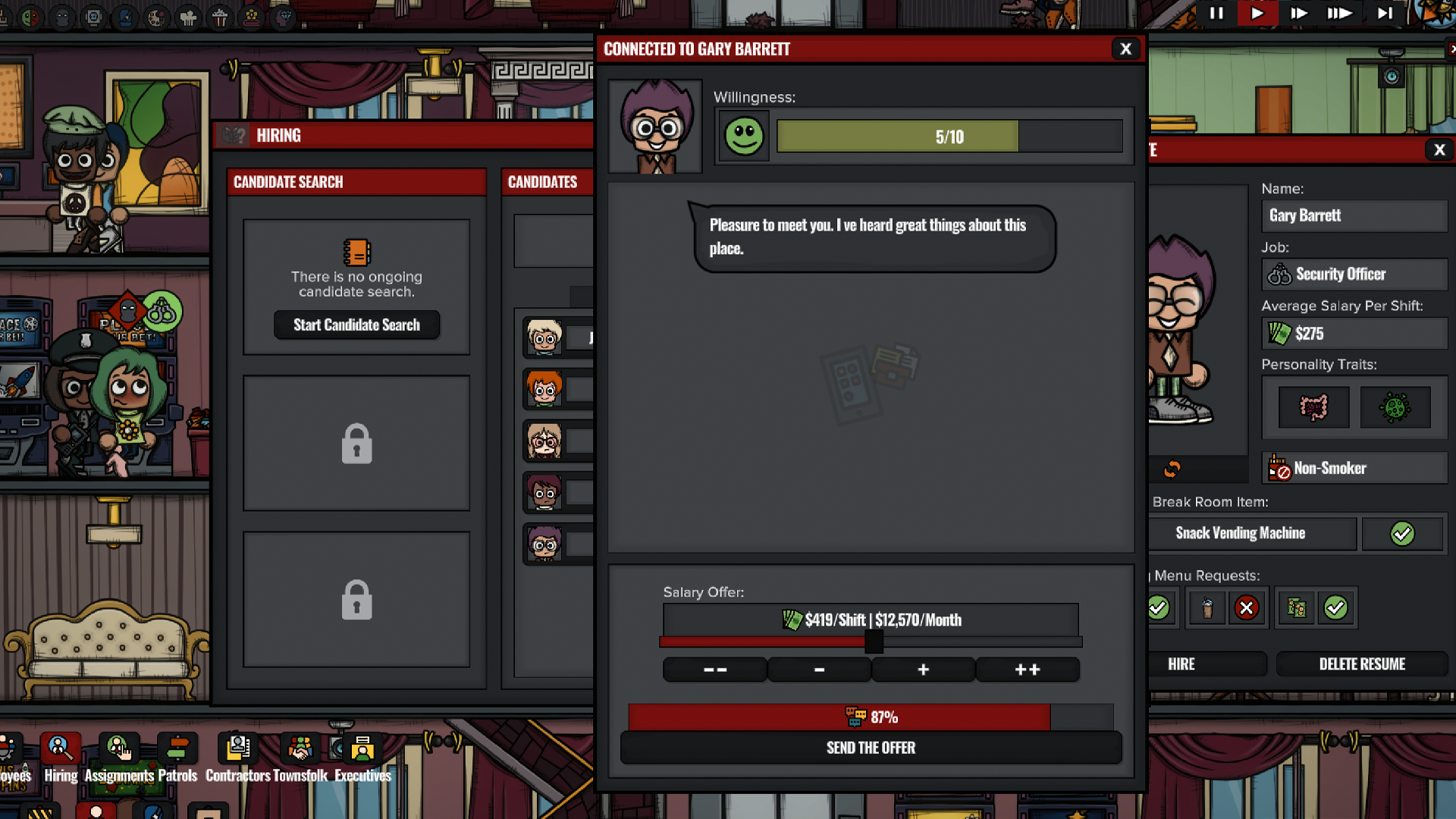Click the Snack Vending Machine break room item

point(1241,533)
